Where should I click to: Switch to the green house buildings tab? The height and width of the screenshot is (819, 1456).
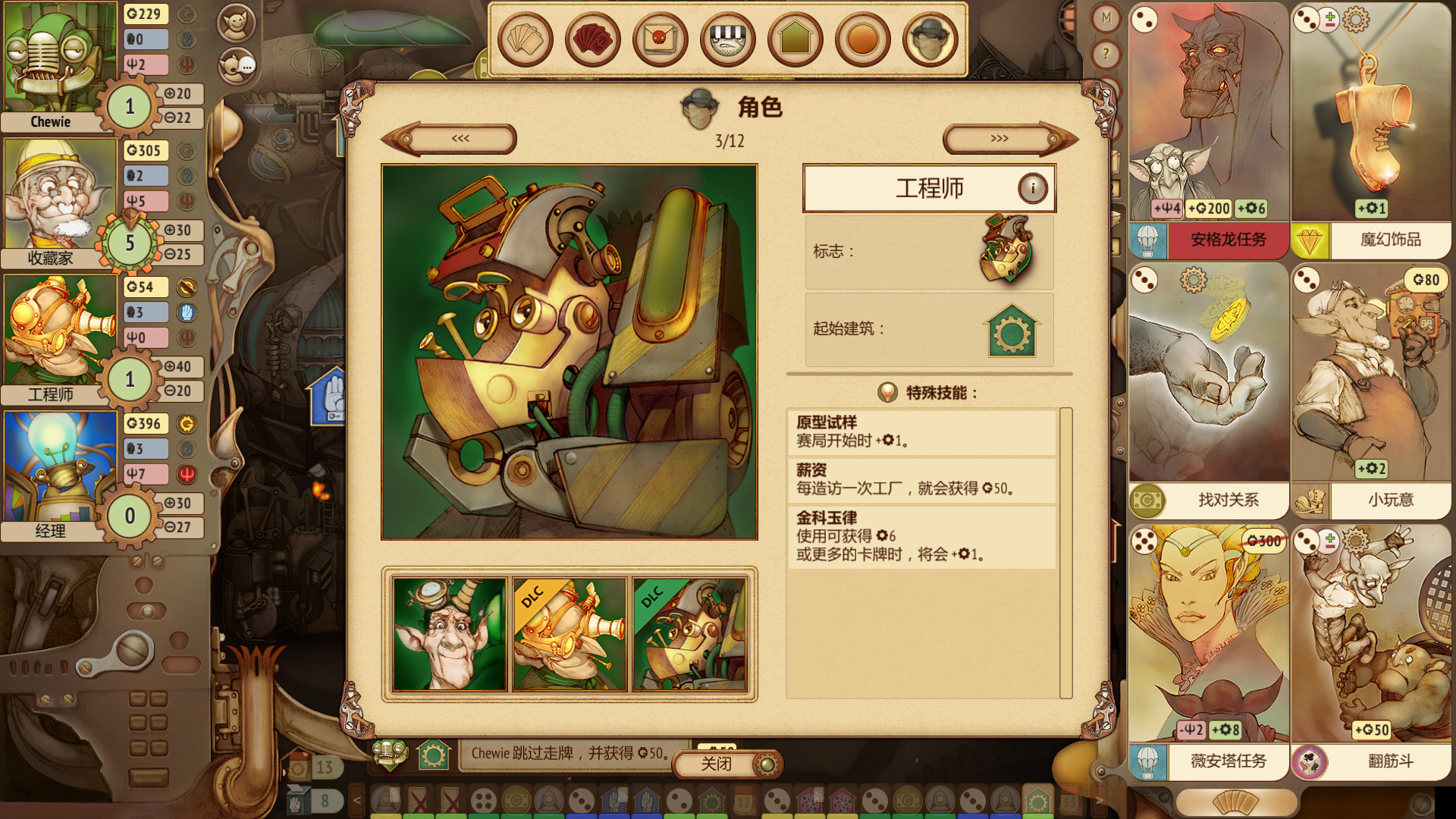tap(795, 39)
